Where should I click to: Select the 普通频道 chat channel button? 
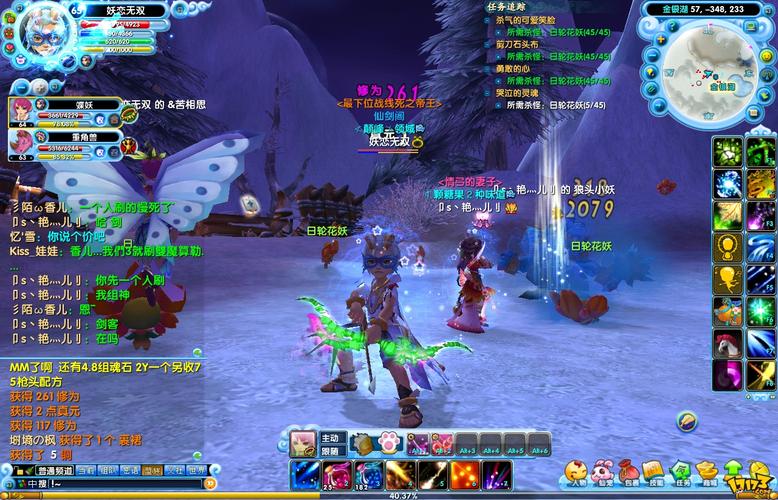coord(55,469)
